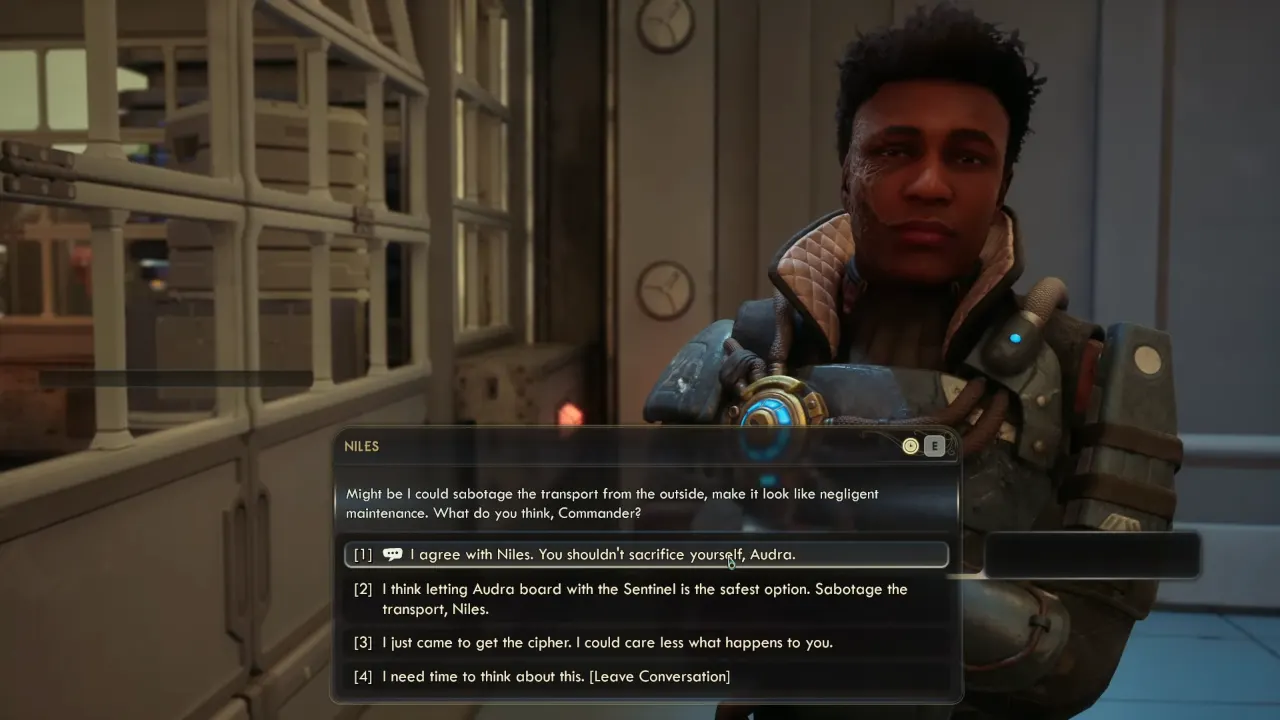Click the NILES speaker name header
Screen dimensions: 1280x720
[x=362, y=446]
